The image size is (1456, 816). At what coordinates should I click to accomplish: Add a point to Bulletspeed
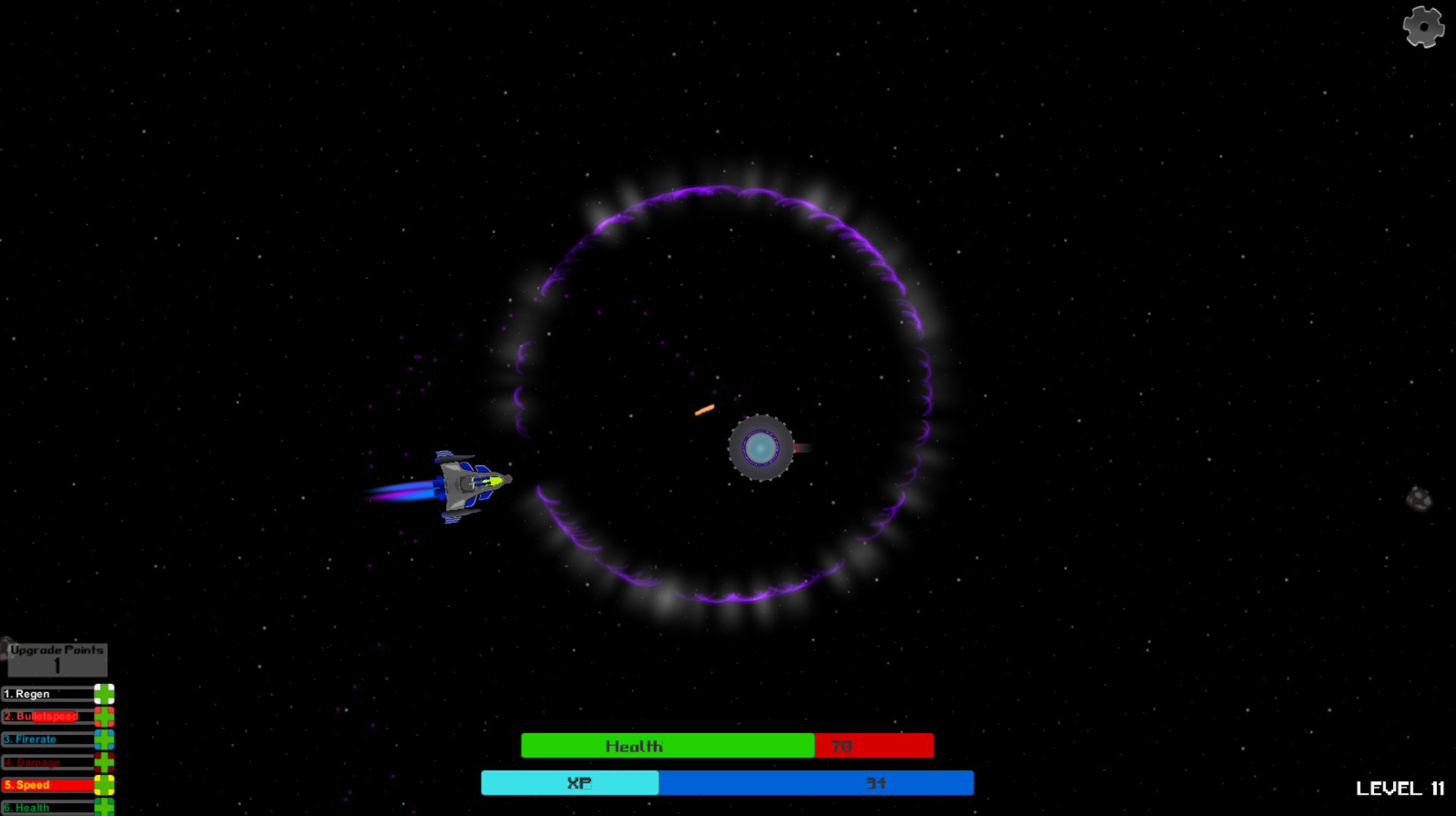pos(104,717)
